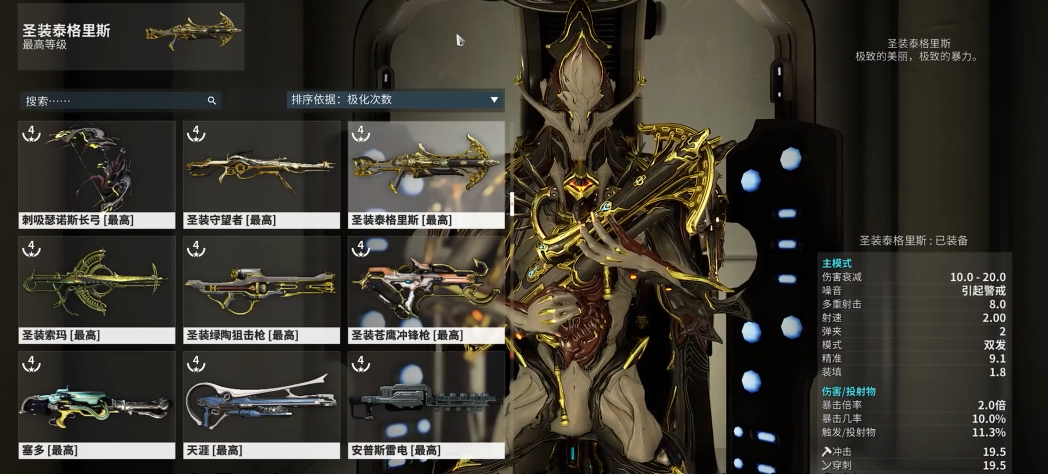Choose the 圣装苍鹰冲锋枪 weapon tile
Image resolution: width=1048 pixels, height=474 pixels.
coord(426,289)
